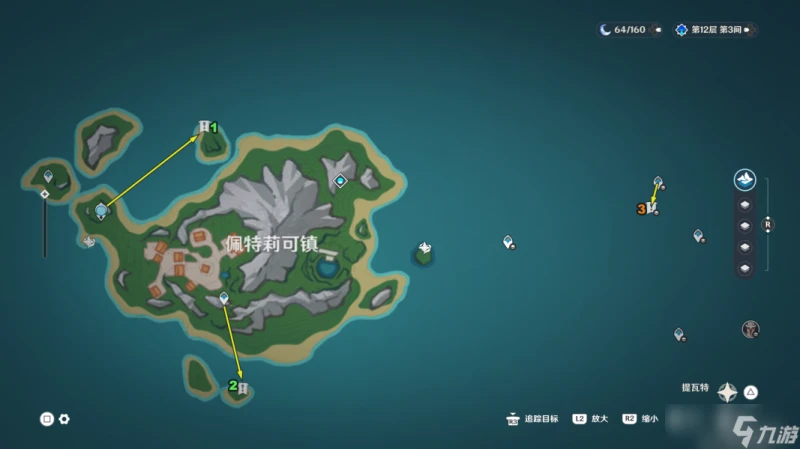
Task: Click the character portrait quest marker
Action: point(751,329)
